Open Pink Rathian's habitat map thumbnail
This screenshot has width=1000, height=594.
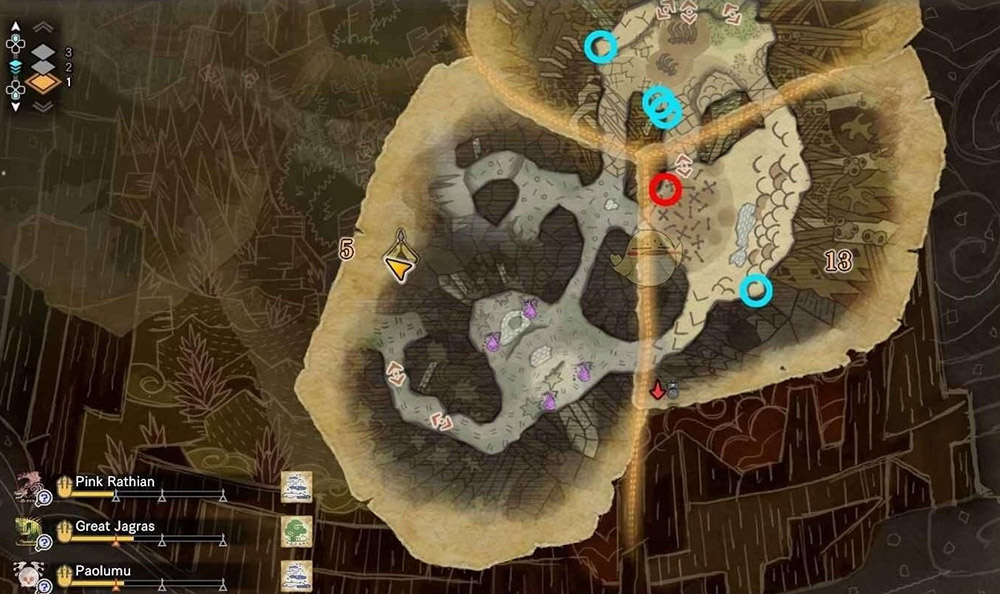[x=296, y=487]
